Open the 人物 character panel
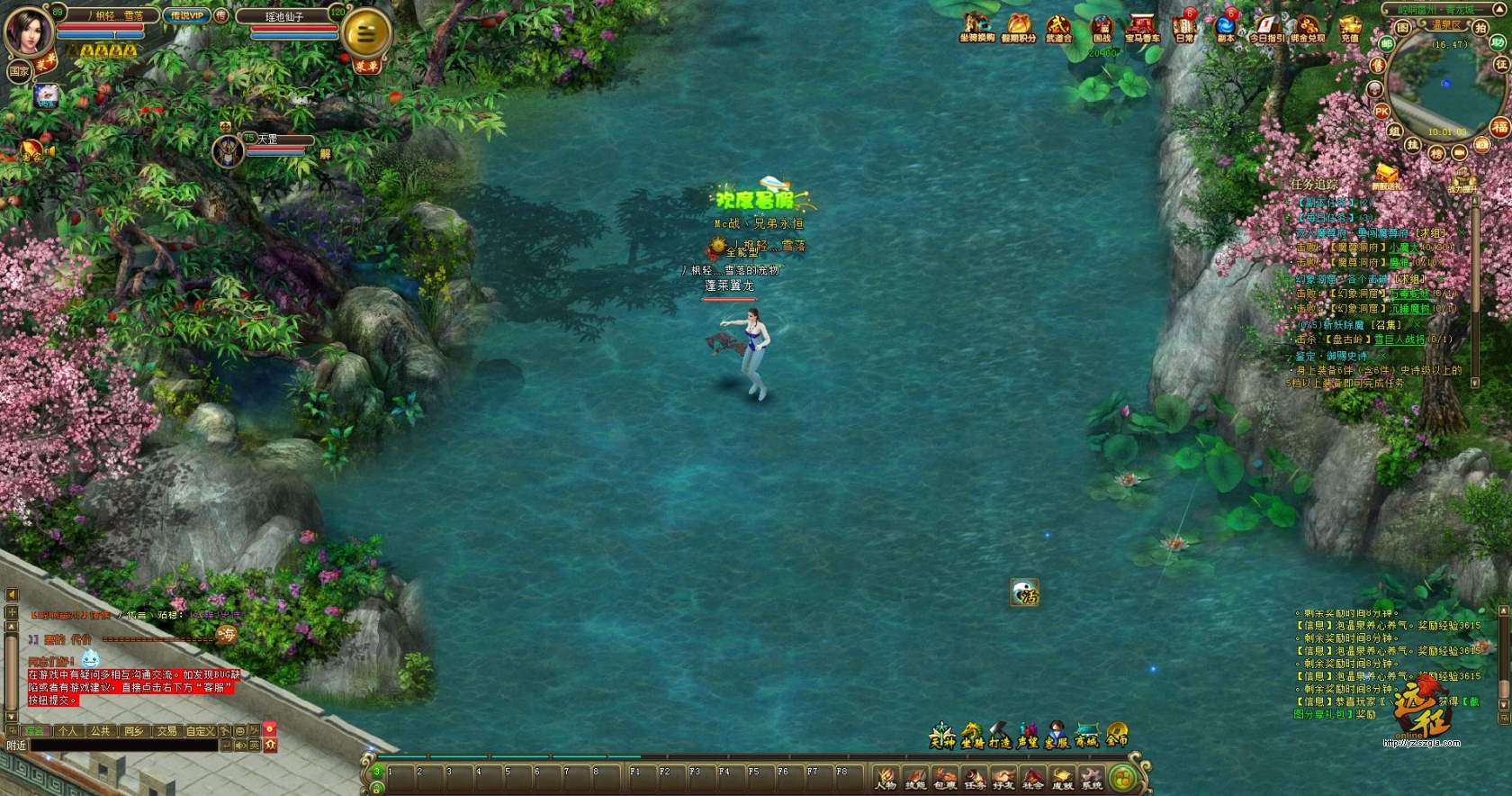Screen dimensions: 1512x796 (886, 778)
